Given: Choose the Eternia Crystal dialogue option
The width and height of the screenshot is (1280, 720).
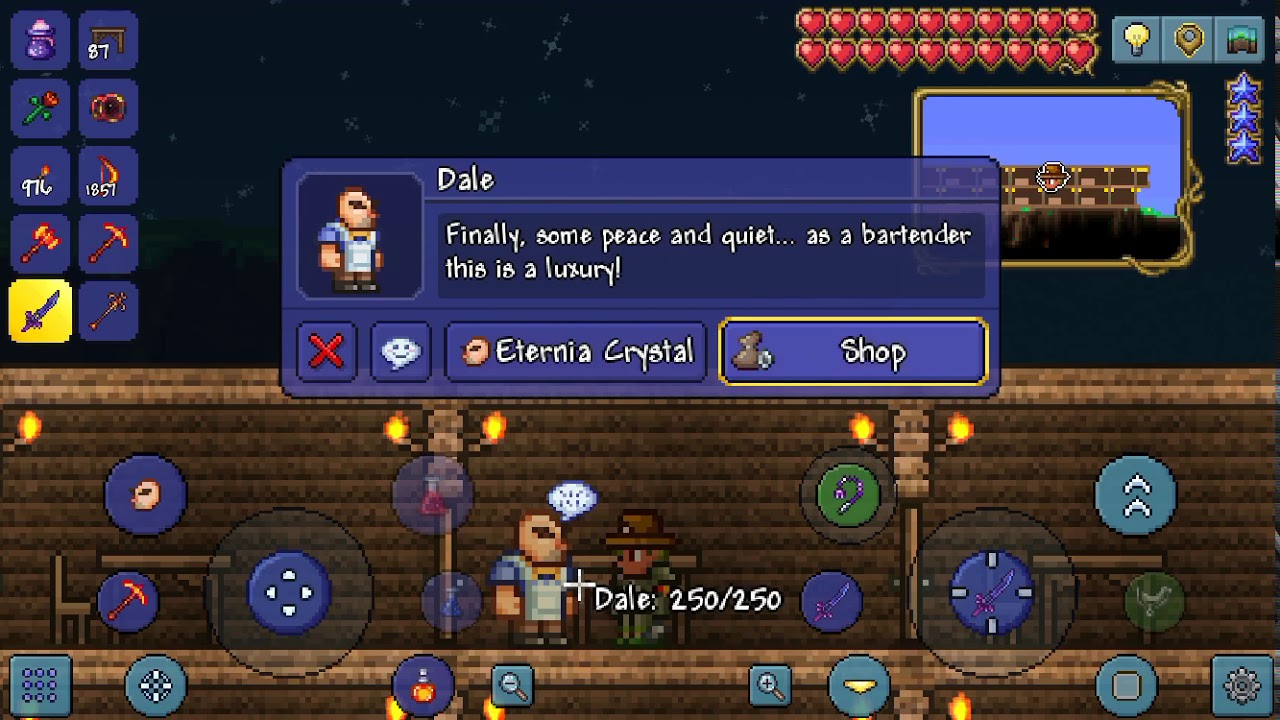Looking at the screenshot, I should 577,352.
